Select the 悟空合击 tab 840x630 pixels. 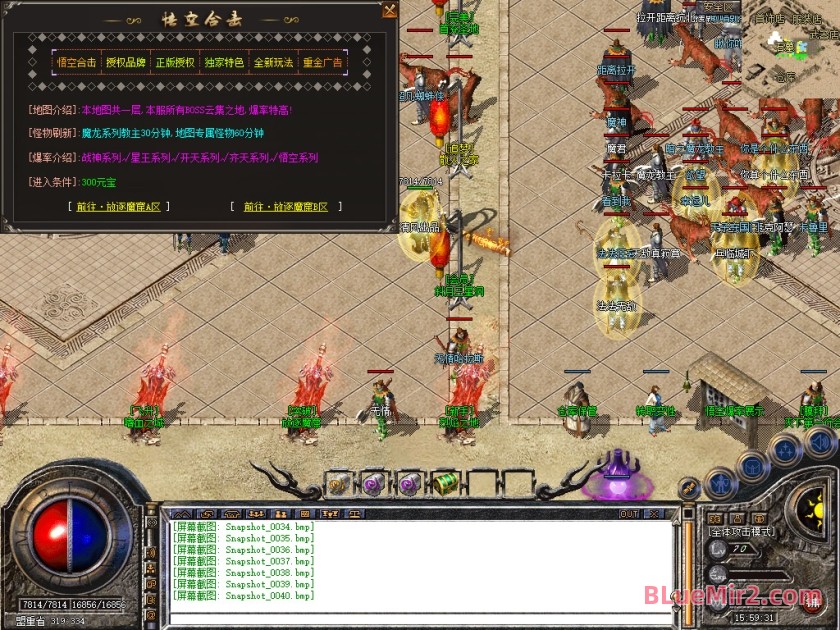coord(77,62)
